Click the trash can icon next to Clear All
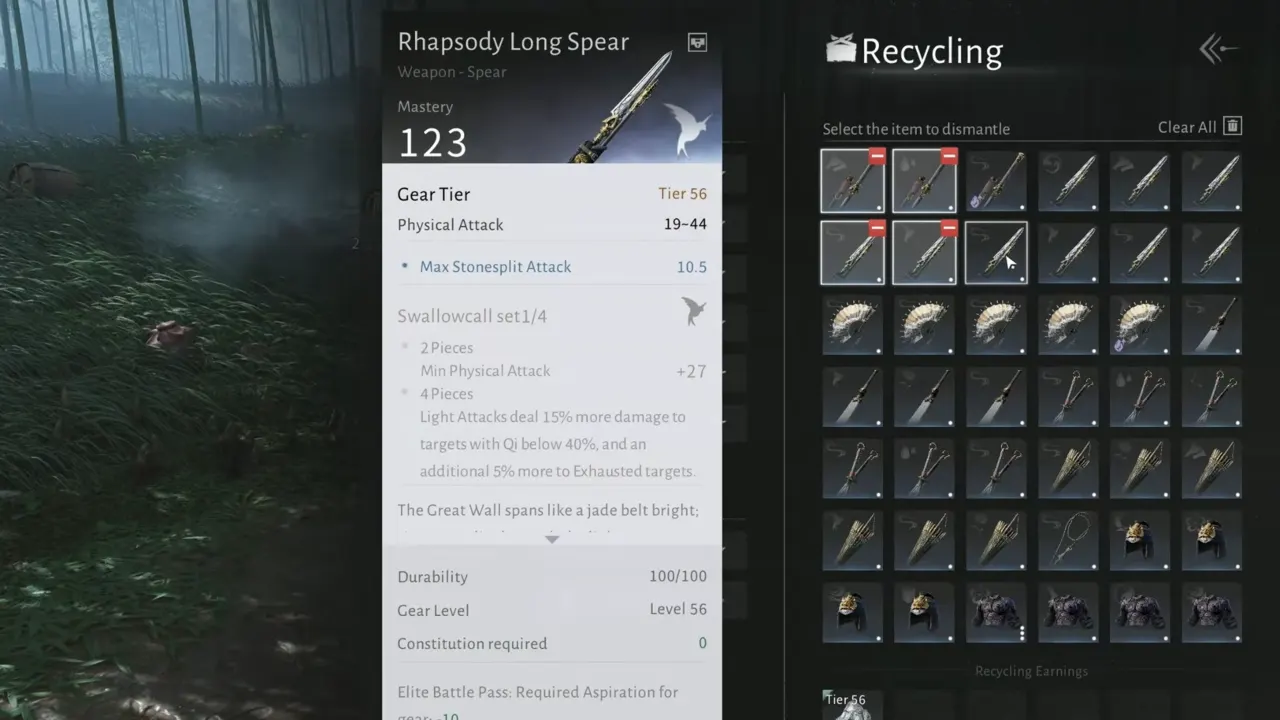The height and width of the screenshot is (720, 1280). pyautogui.click(x=1232, y=126)
